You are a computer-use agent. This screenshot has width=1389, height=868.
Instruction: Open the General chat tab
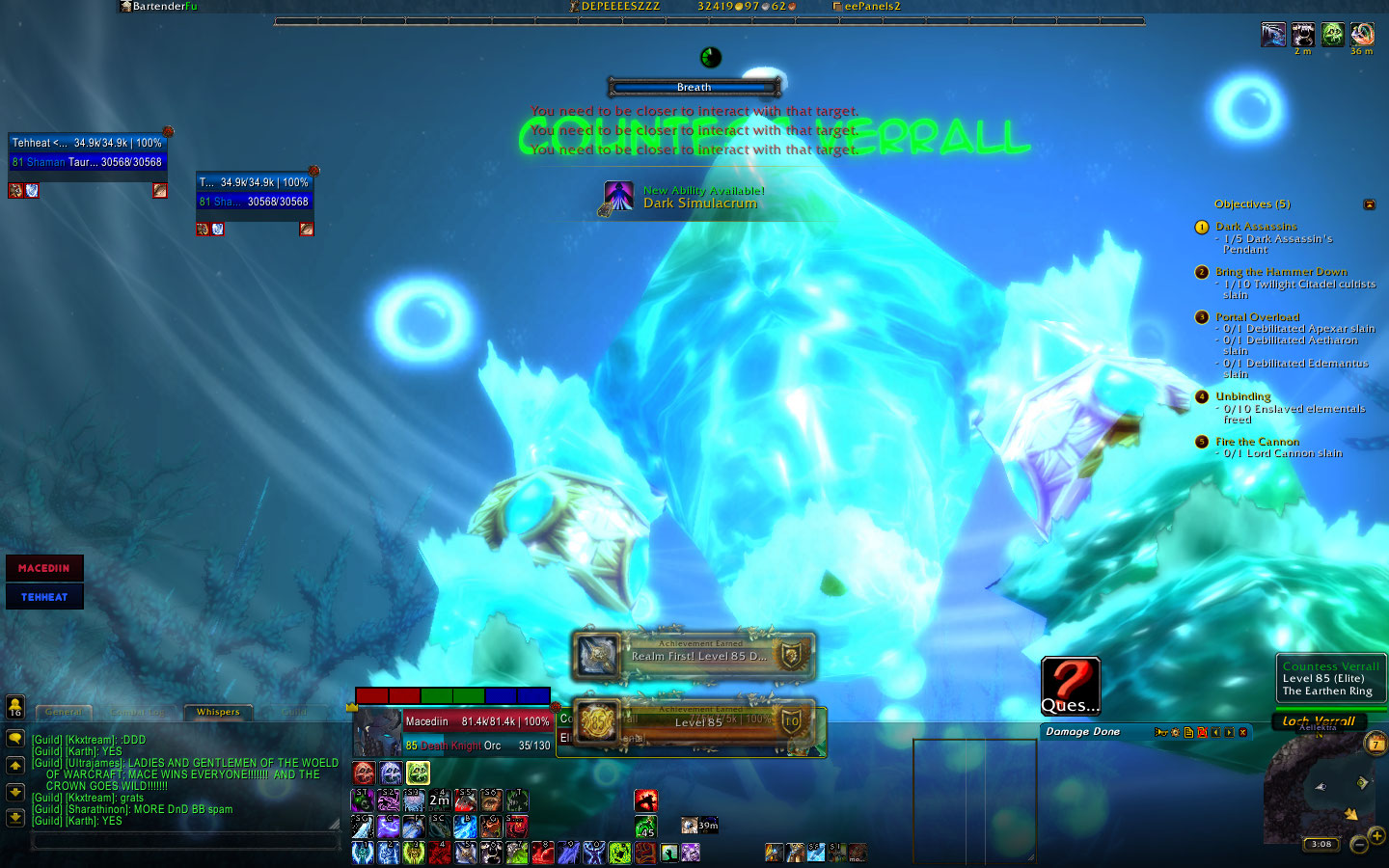point(64,713)
